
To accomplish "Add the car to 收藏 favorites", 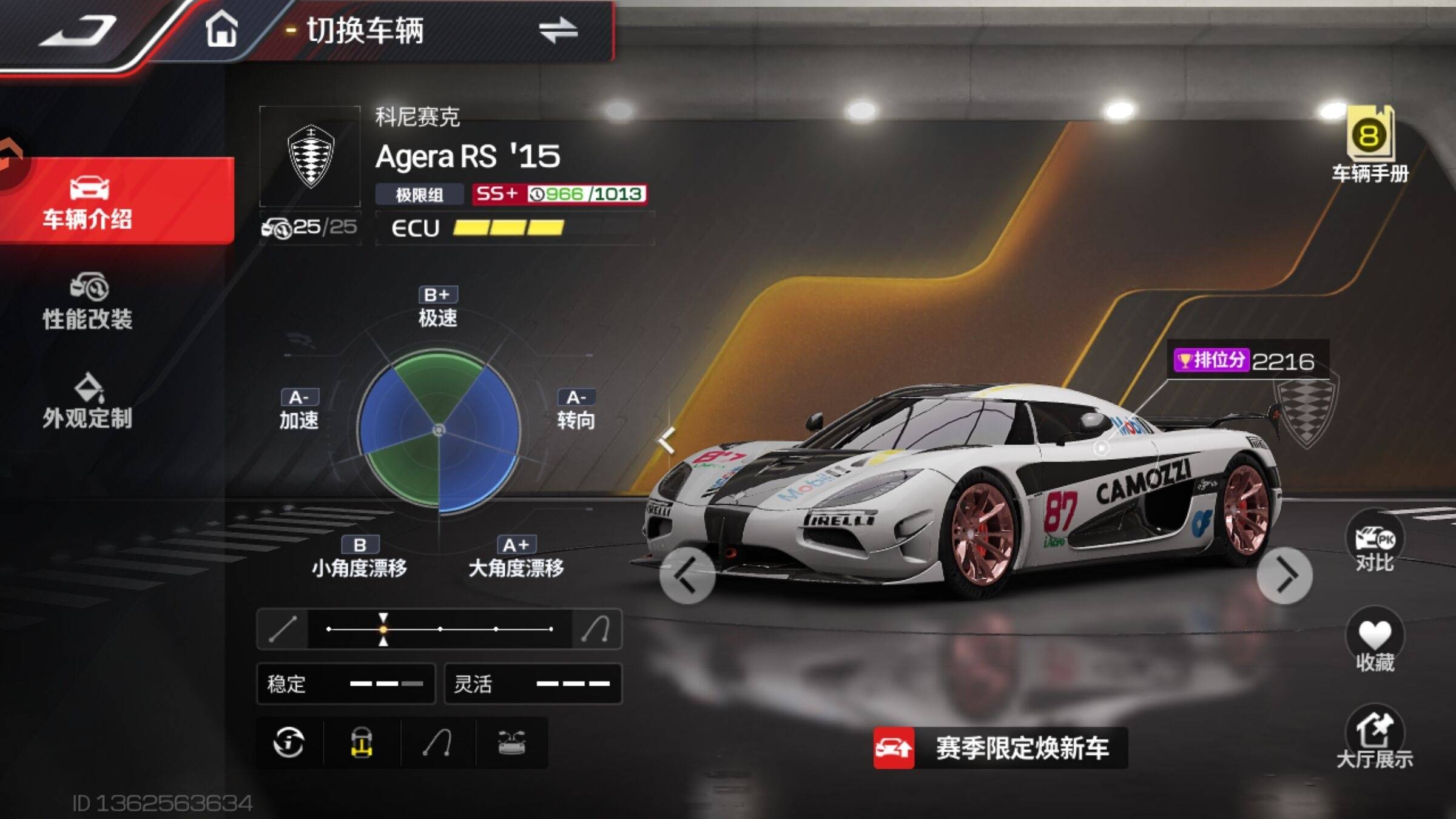I will (x=1374, y=642).
